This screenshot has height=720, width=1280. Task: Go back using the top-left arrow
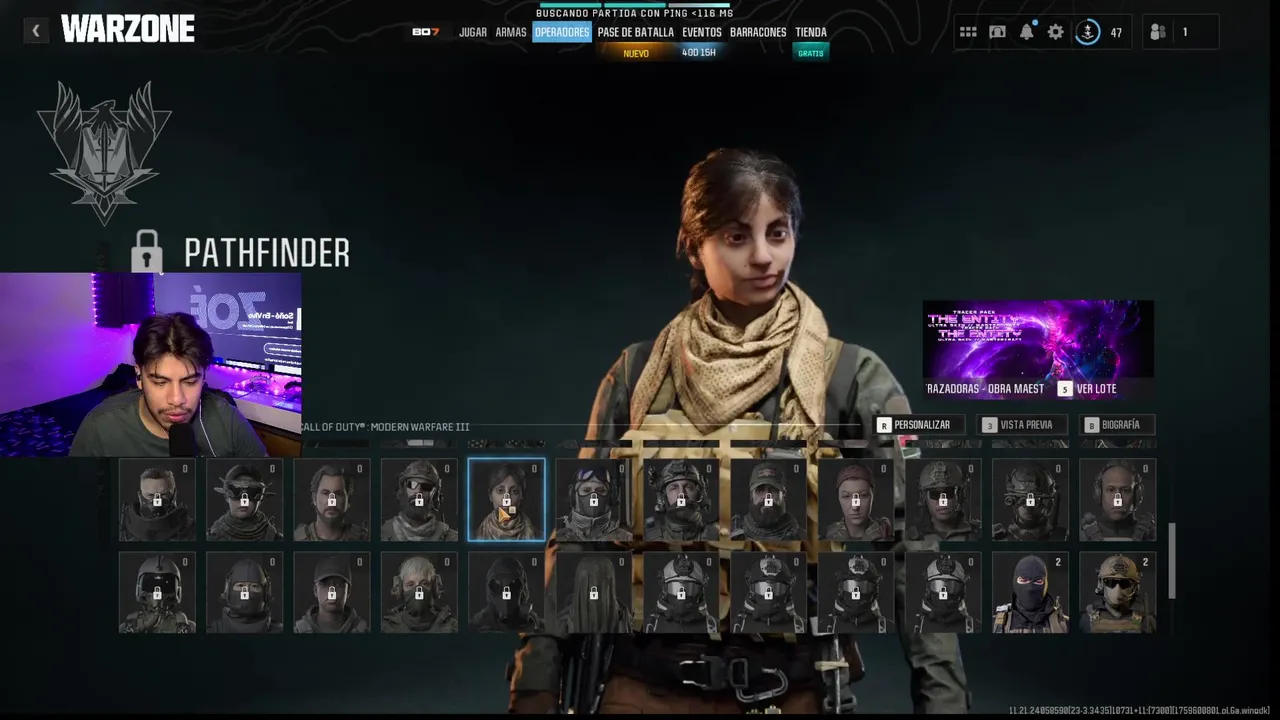click(36, 31)
